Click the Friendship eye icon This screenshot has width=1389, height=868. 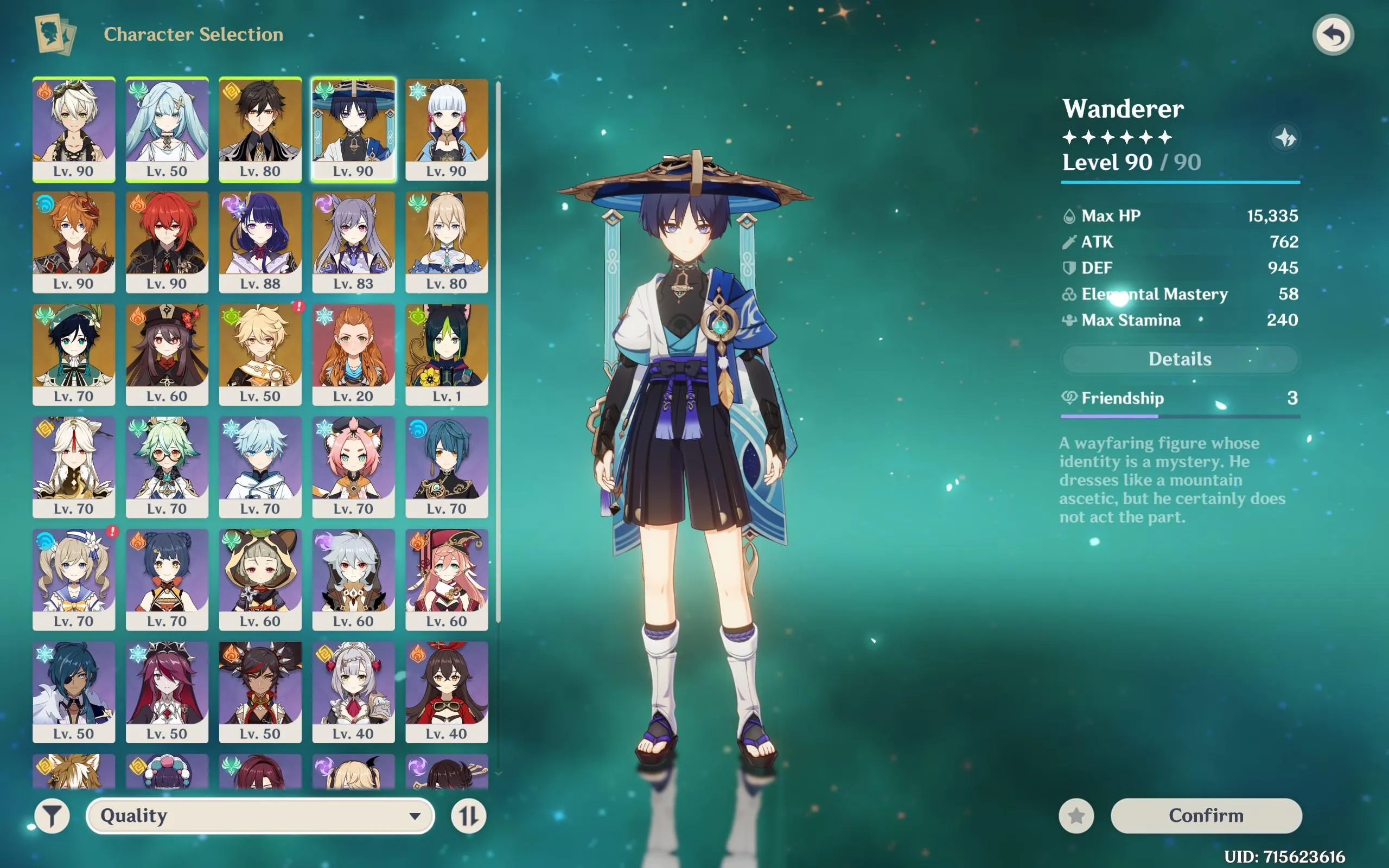pyautogui.click(x=1071, y=398)
